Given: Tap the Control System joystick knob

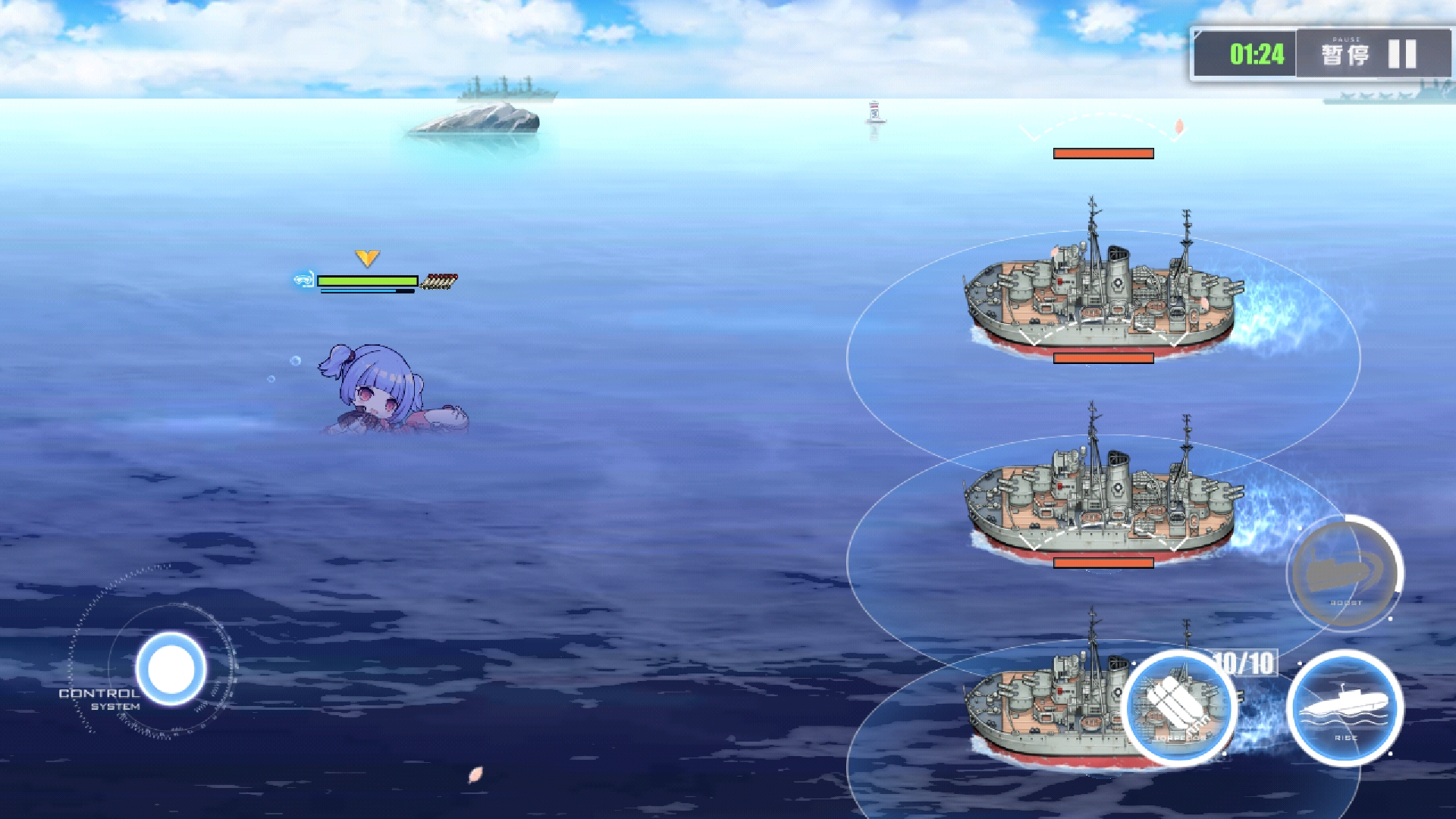Looking at the screenshot, I should click(171, 668).
